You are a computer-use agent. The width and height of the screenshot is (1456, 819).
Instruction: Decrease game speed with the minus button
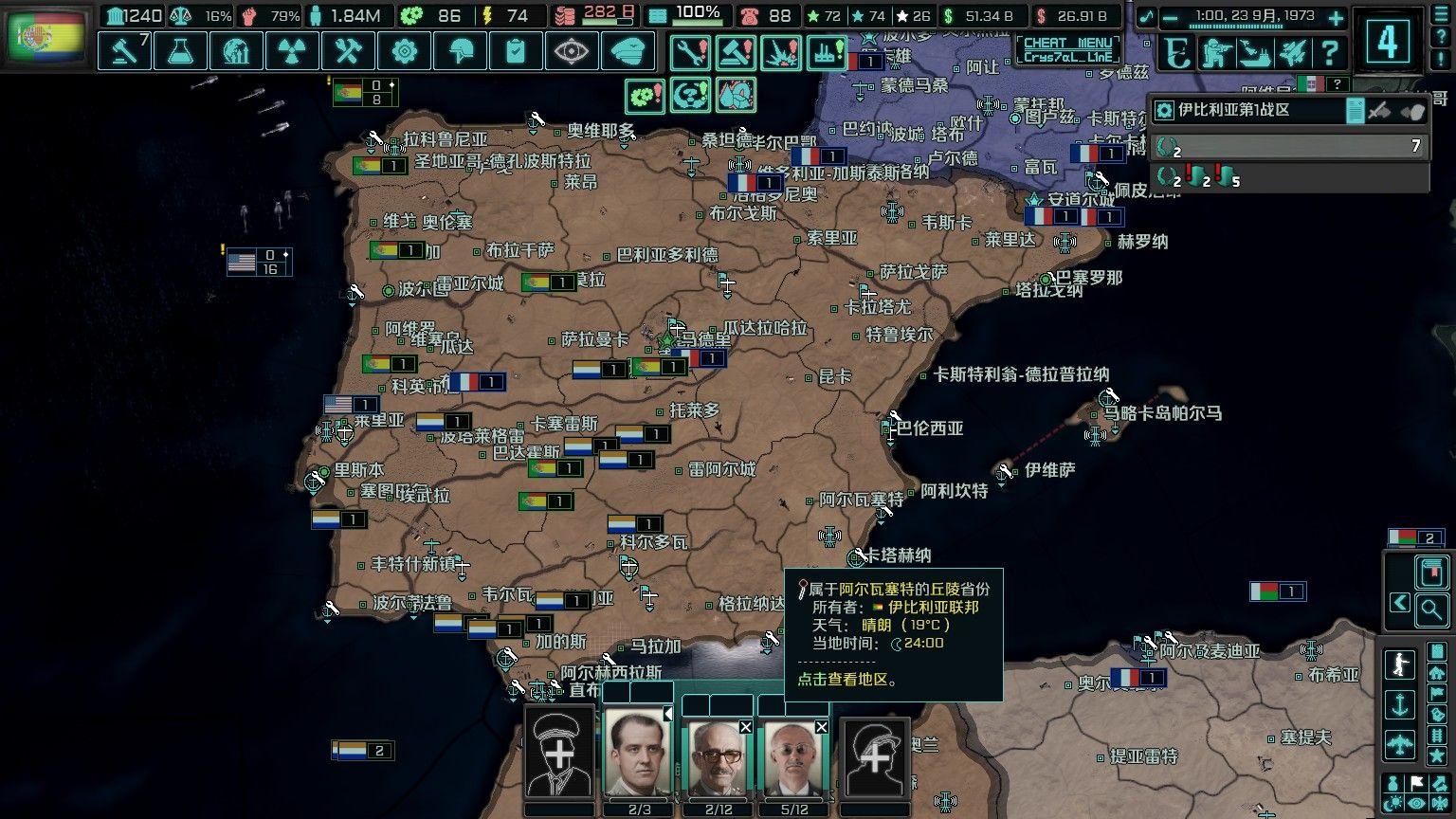tap(1171, 17)
